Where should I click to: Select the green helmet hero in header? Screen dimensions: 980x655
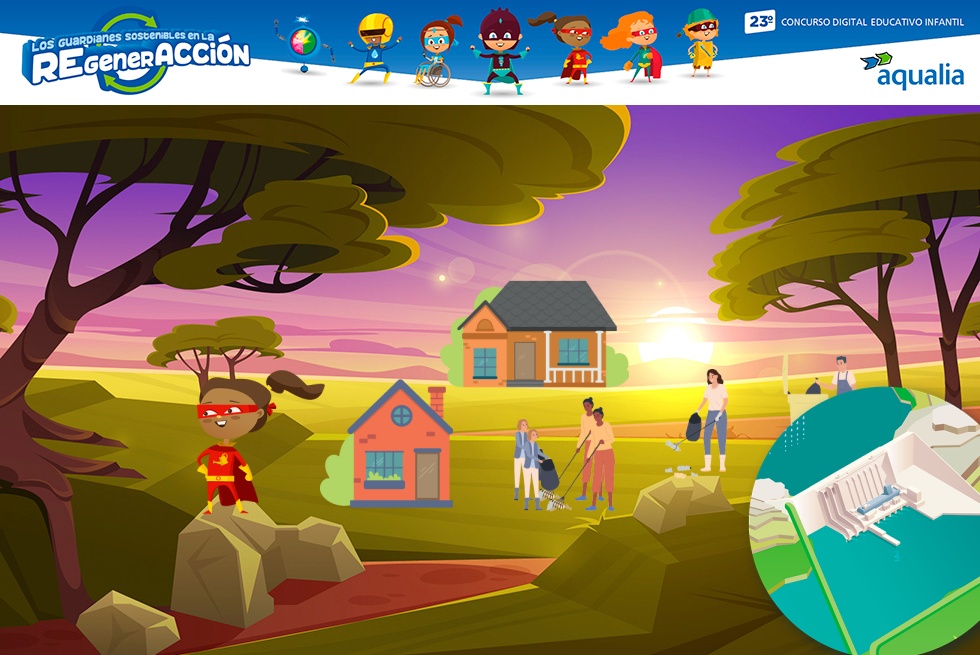(x=700, y=43)
